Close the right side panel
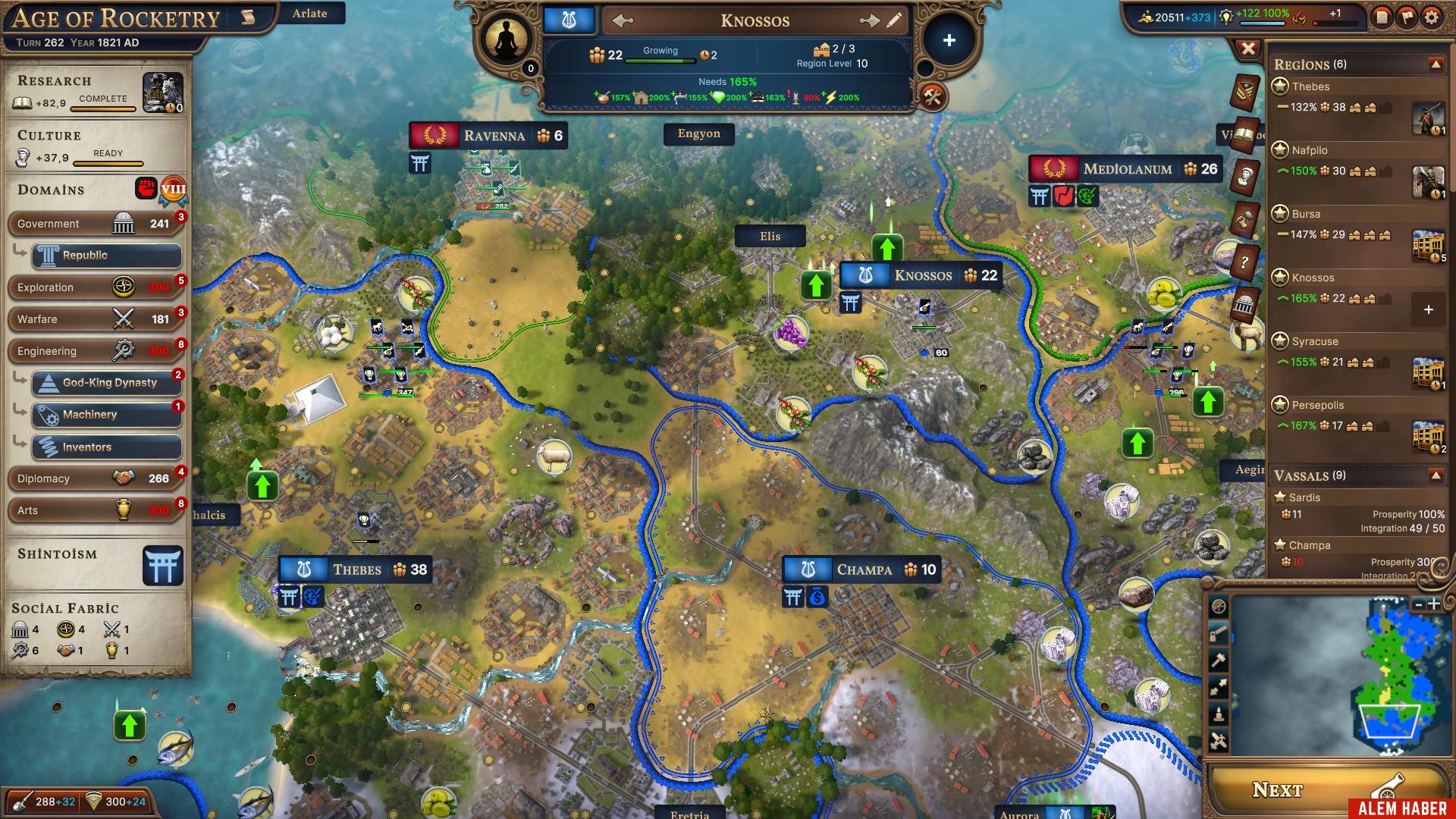This screenshot has height=819, width=1456. [1248, 49]
